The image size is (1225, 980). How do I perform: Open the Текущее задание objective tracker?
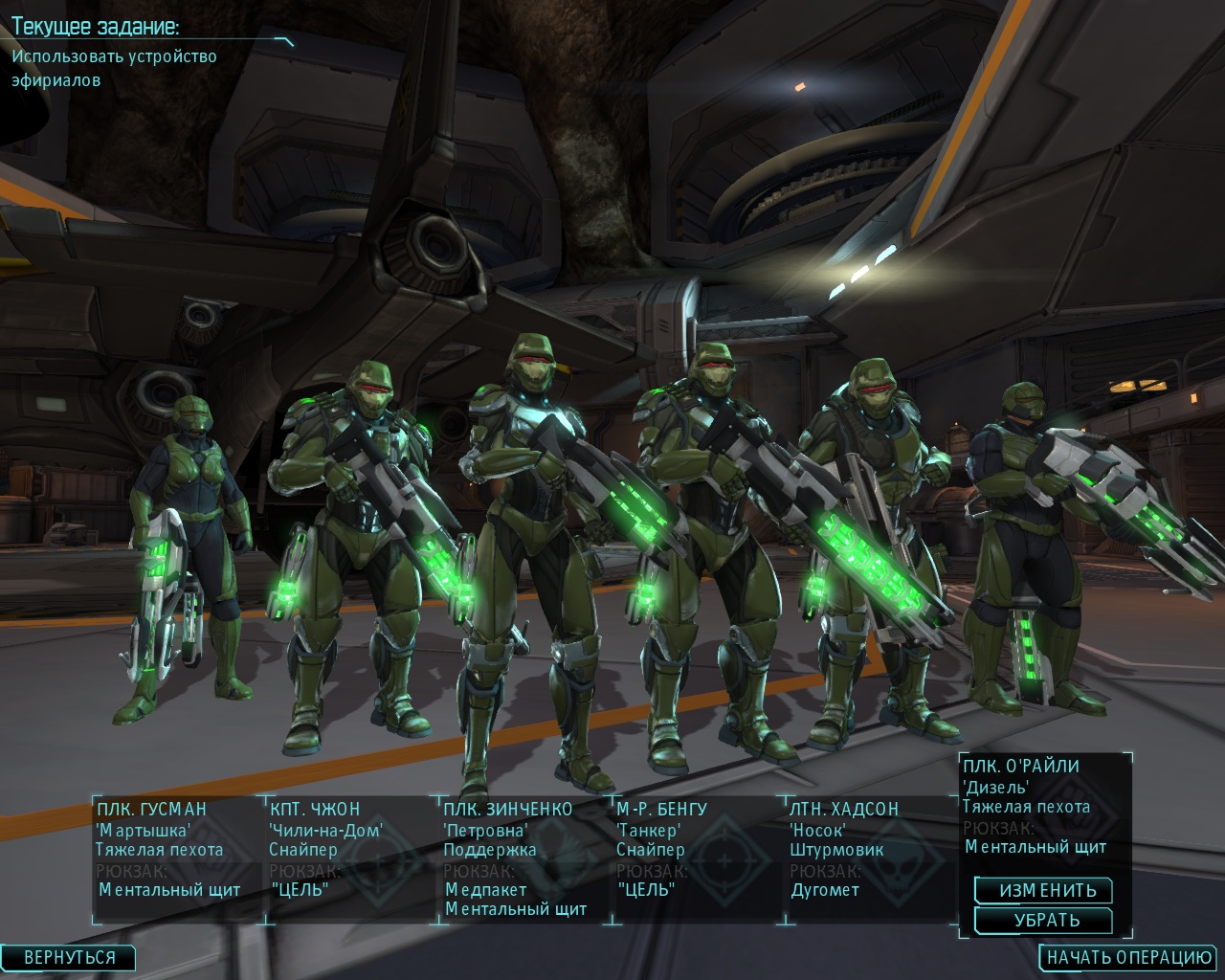point(96,27)
